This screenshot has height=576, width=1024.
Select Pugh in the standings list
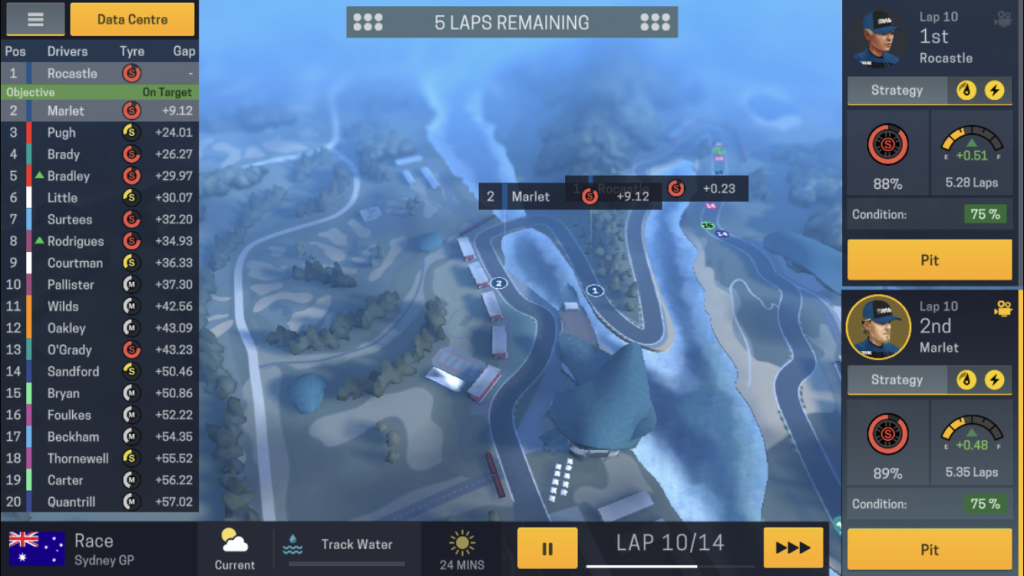100,132
